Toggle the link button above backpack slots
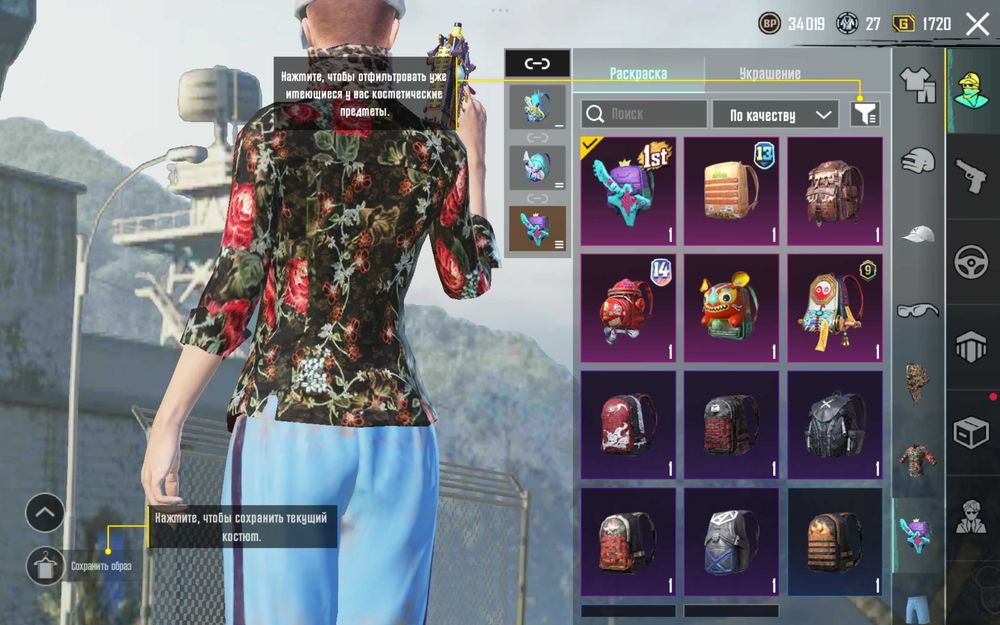The height and width of the screenshot is (625, 1000). pos(537,64)
